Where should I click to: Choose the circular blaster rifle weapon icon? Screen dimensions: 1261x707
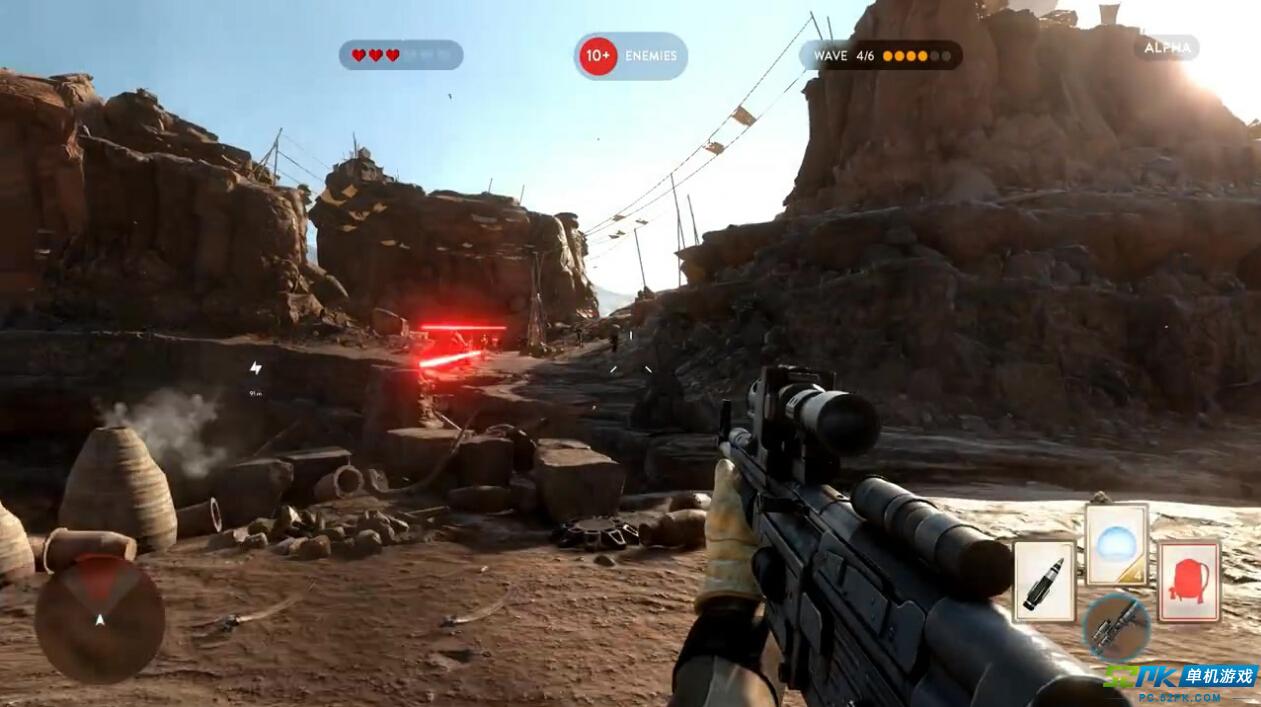point(1116,627)
